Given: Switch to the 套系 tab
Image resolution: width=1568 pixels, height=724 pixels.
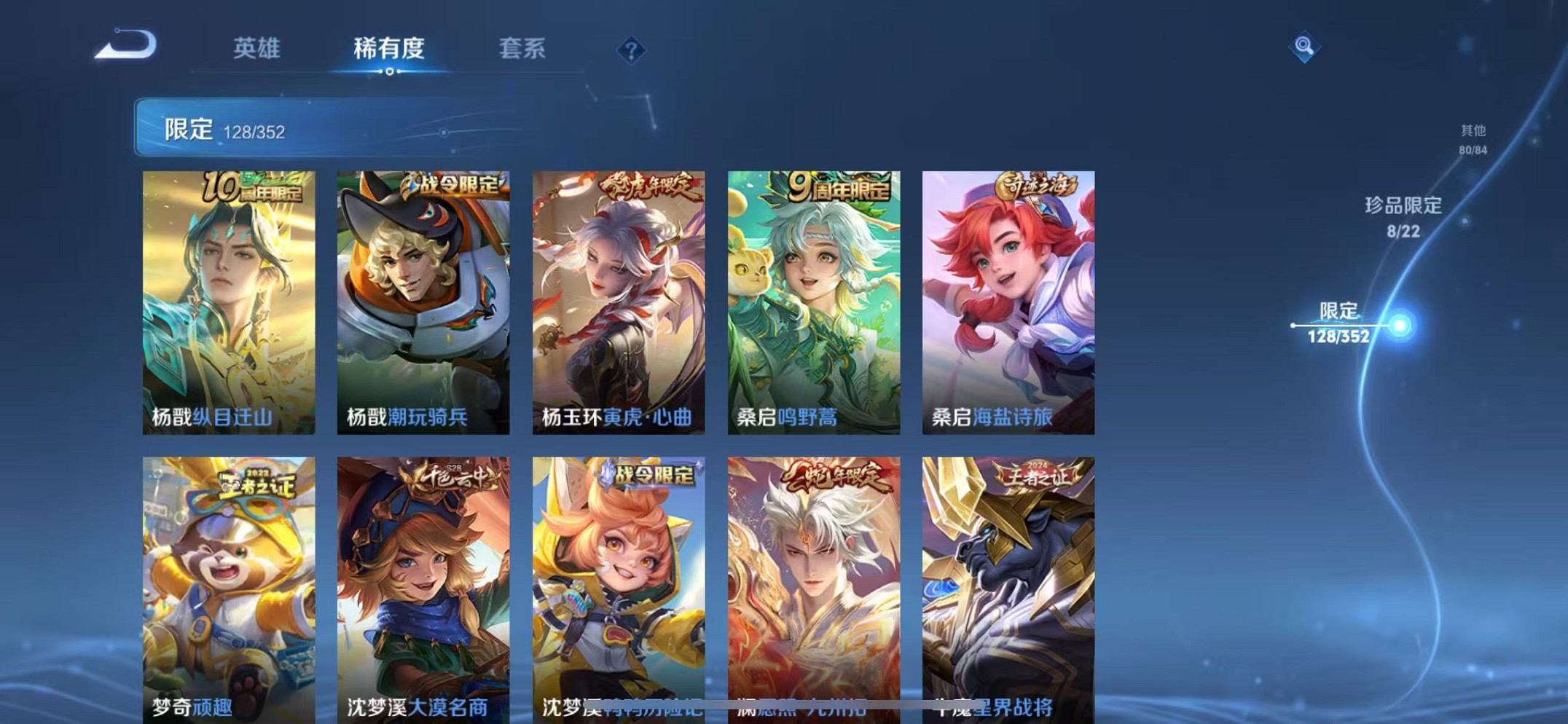Looking at the screenshot, I should [x=520, y=50].
